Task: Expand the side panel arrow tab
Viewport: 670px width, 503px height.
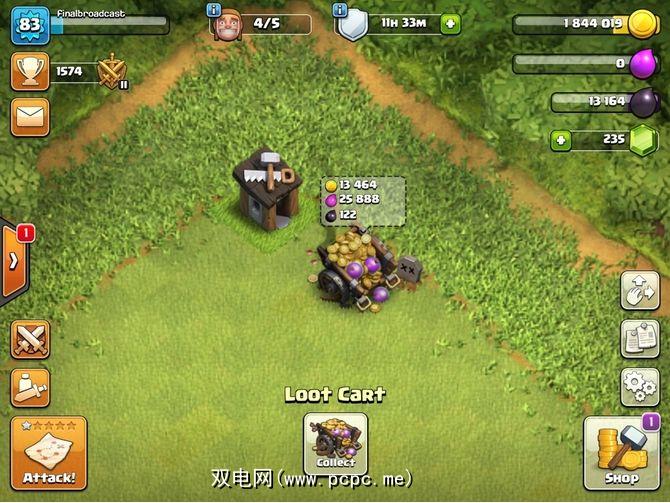Action: click(x=14, y=262)
